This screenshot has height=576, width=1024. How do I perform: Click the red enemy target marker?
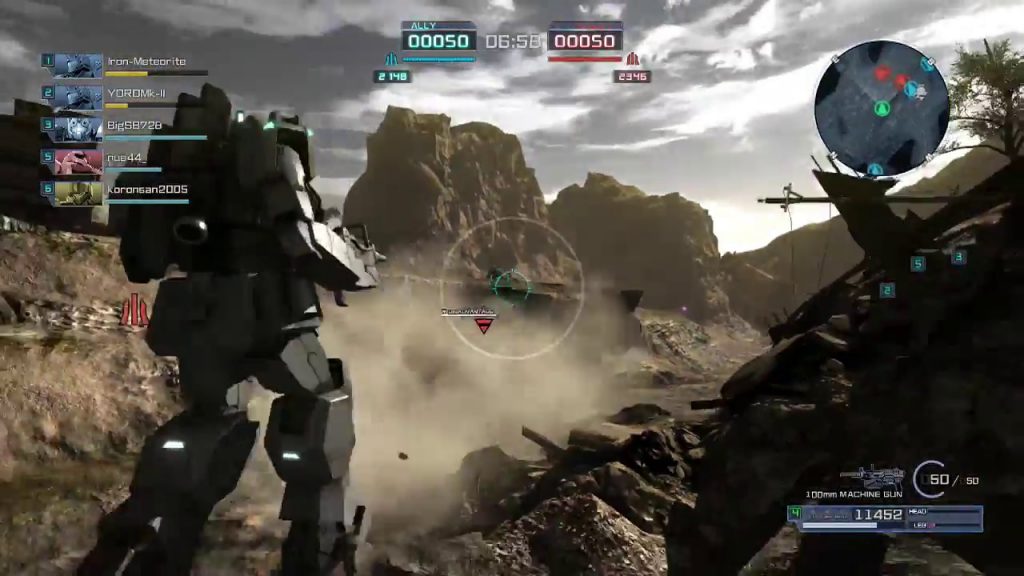pyautogui.click(x=484, y=325)
